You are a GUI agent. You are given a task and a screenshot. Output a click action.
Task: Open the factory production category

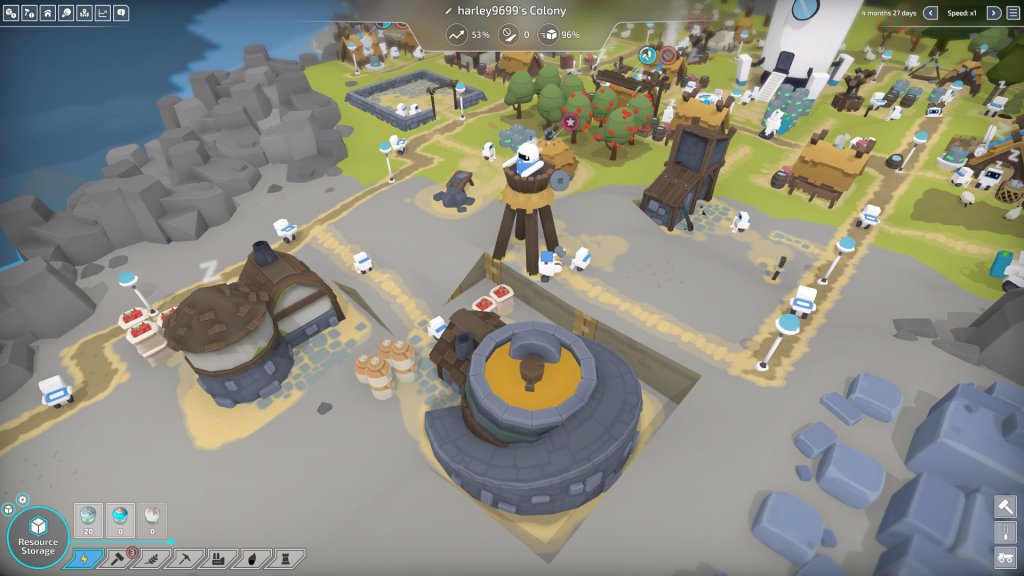point(218,558)
